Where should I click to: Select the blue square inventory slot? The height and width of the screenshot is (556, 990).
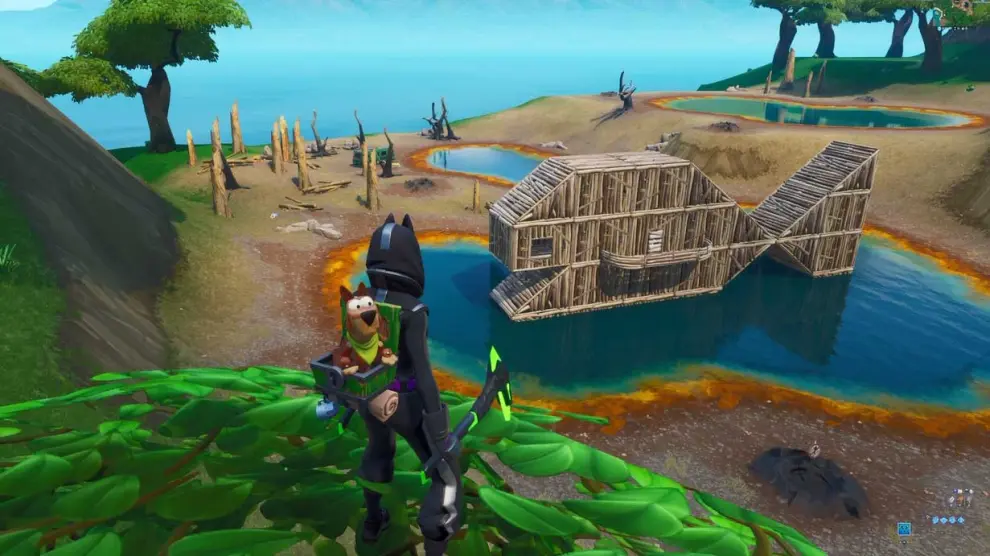pyautogui.click(x=904, y=528)
